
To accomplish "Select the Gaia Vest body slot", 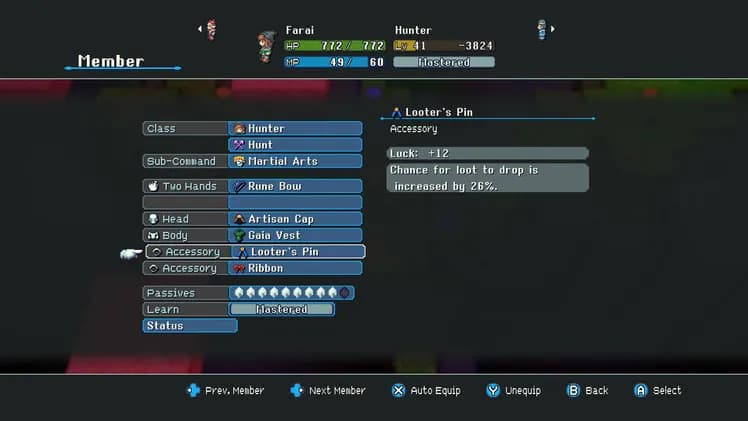I will point(295,235).
